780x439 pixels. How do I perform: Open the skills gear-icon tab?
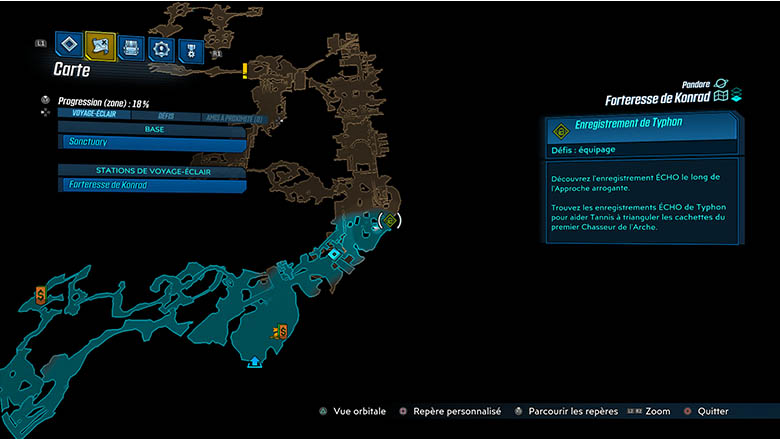pyautogui.click(x=160, y=49)
